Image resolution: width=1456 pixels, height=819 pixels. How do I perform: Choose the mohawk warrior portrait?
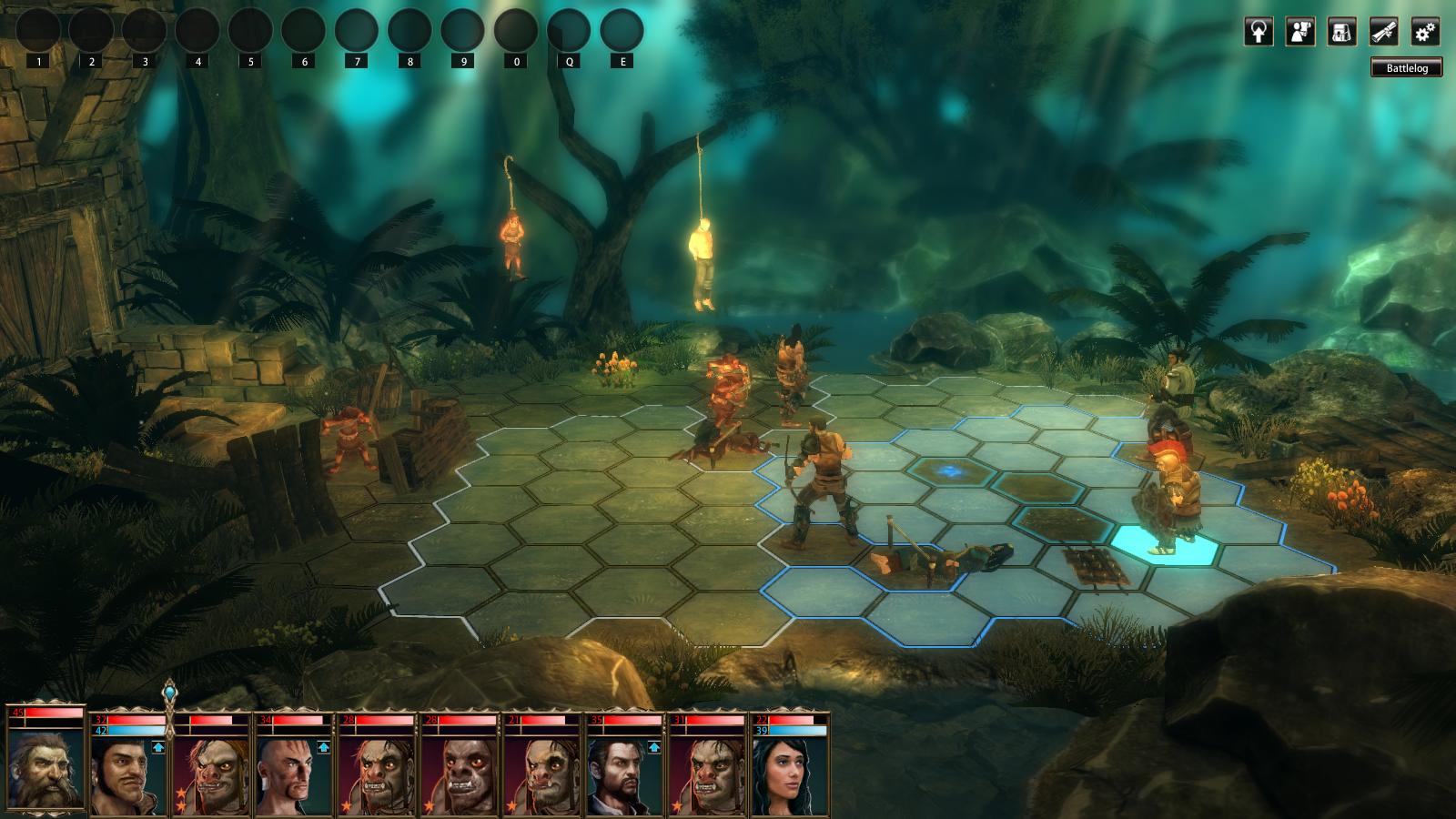click(x=288, y=775)
